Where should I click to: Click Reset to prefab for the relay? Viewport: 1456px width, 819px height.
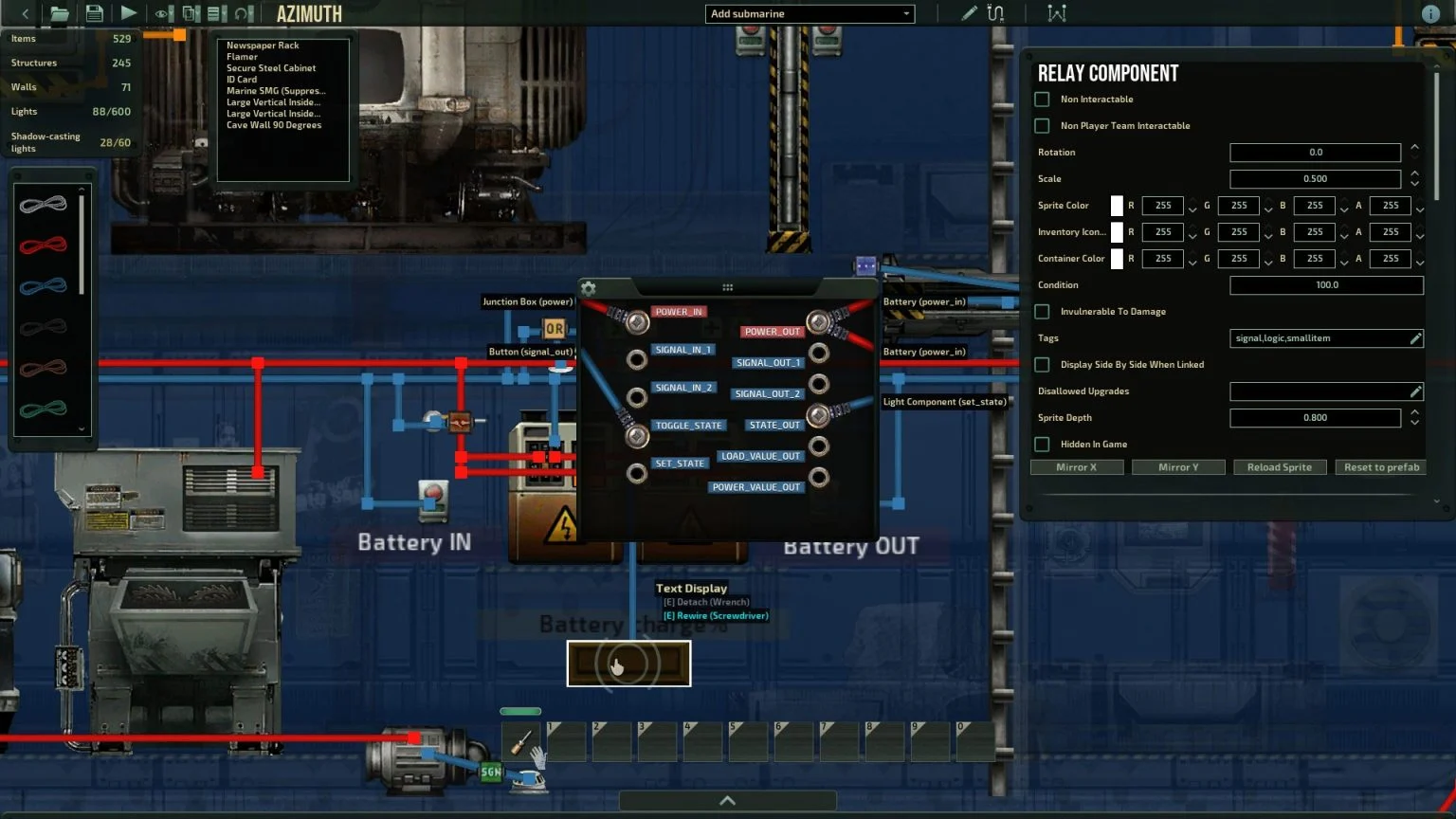[x=1380, y=466]
